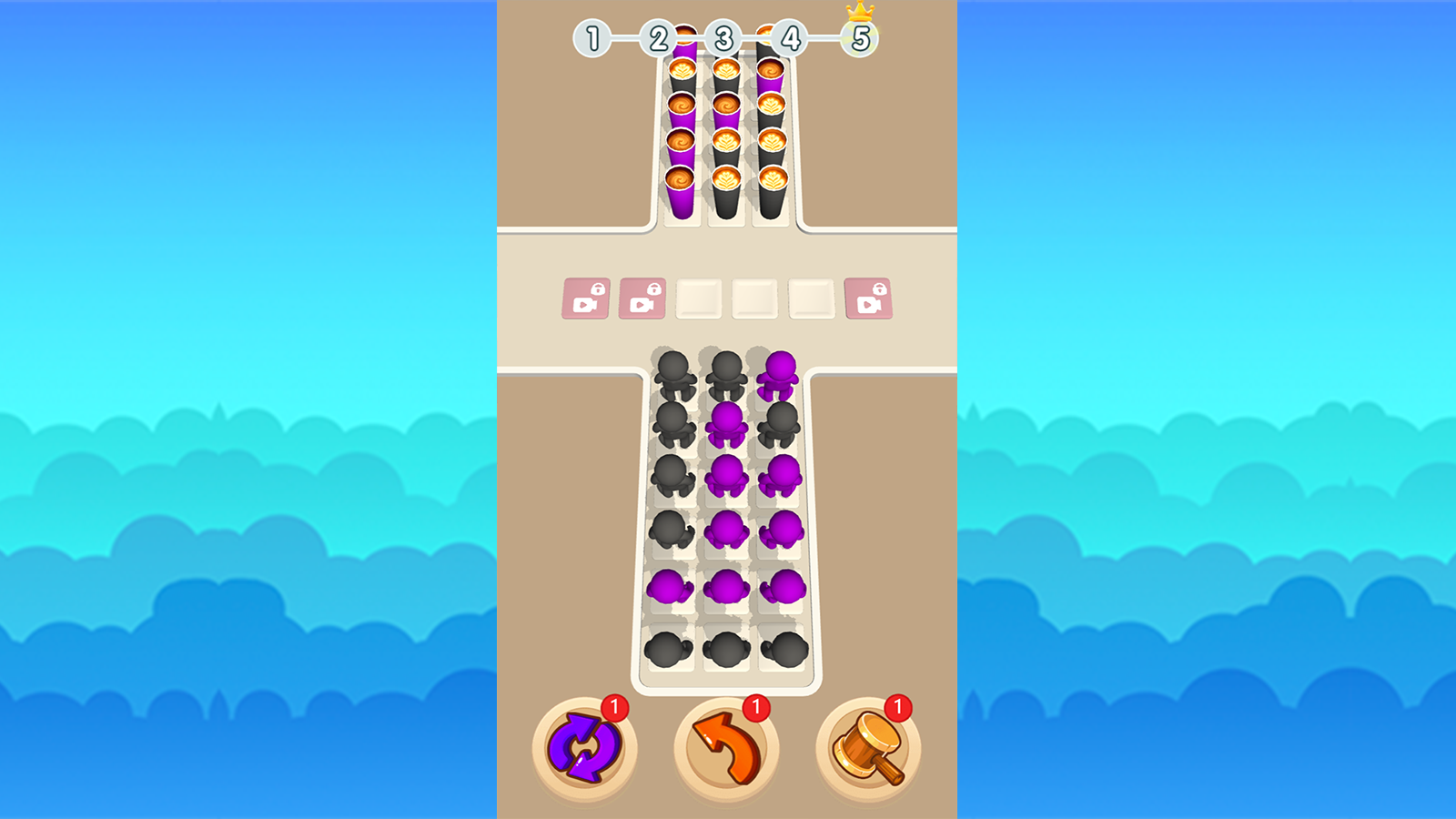The image size is (1456, 819).
Task: Tap the crown above level 5
Action: point(859,13)
